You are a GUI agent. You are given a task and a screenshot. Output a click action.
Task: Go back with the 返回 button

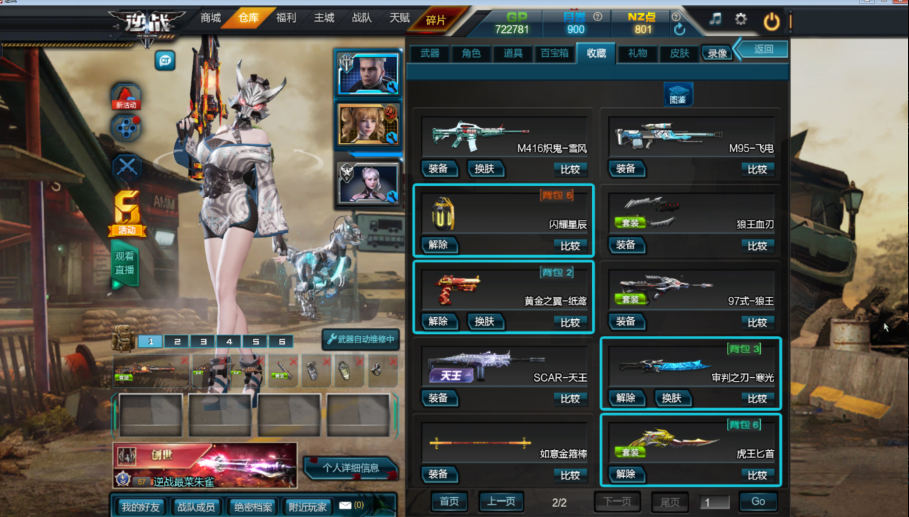coord(763,49)
